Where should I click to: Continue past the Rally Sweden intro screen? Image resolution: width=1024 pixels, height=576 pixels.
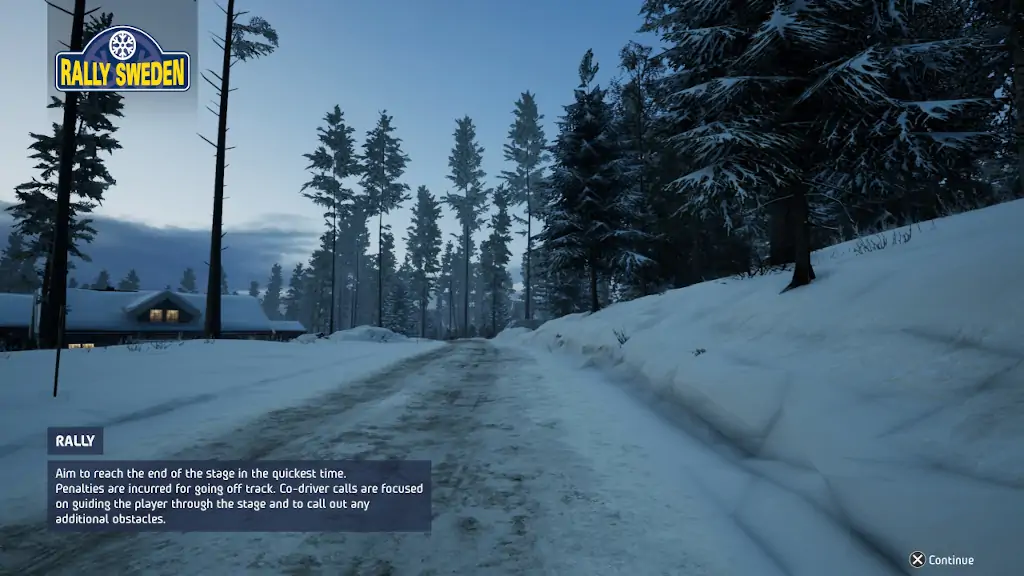click(x=941, y=560)
